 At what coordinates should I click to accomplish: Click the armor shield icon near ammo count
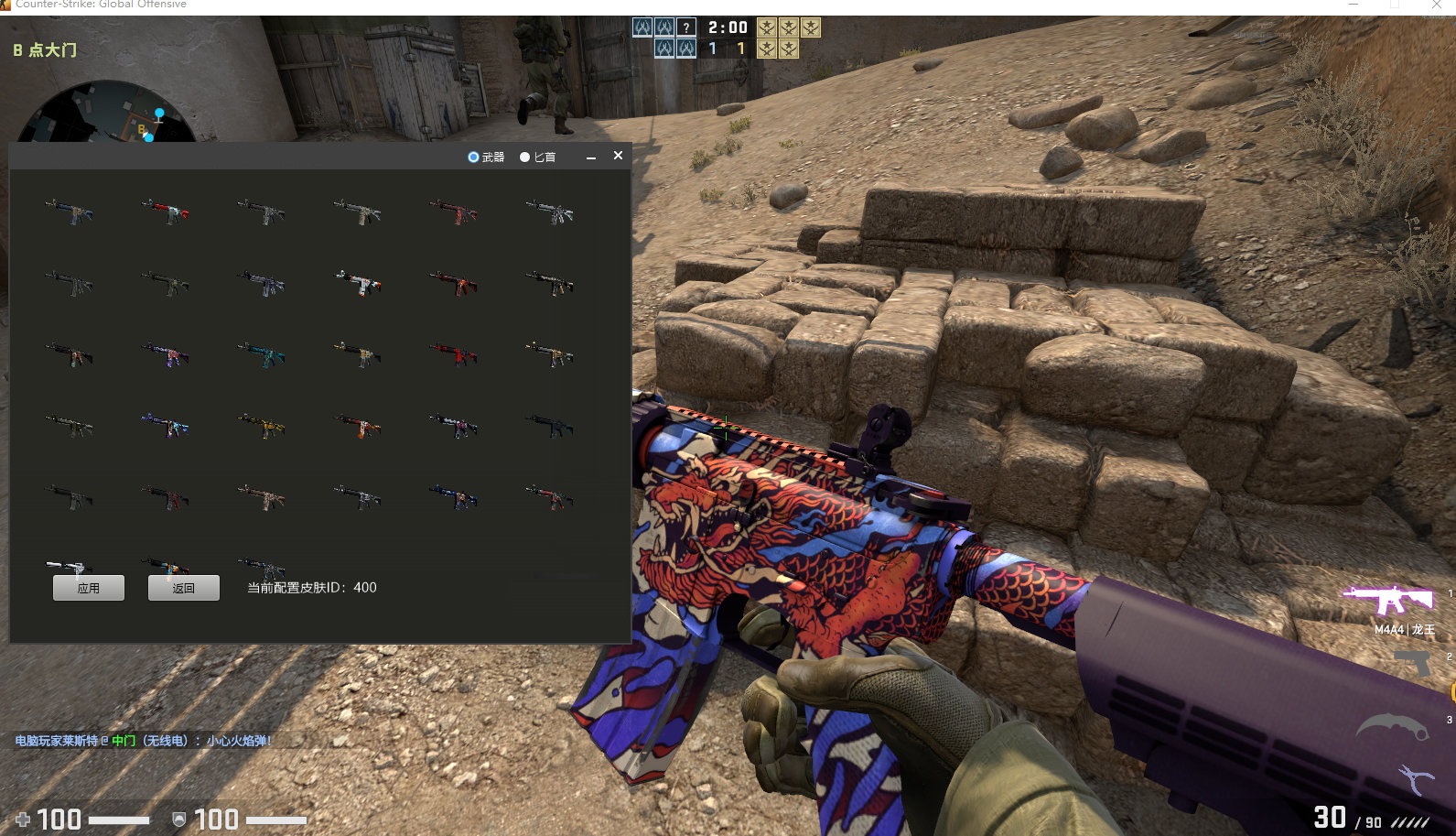tap(179, 818)
